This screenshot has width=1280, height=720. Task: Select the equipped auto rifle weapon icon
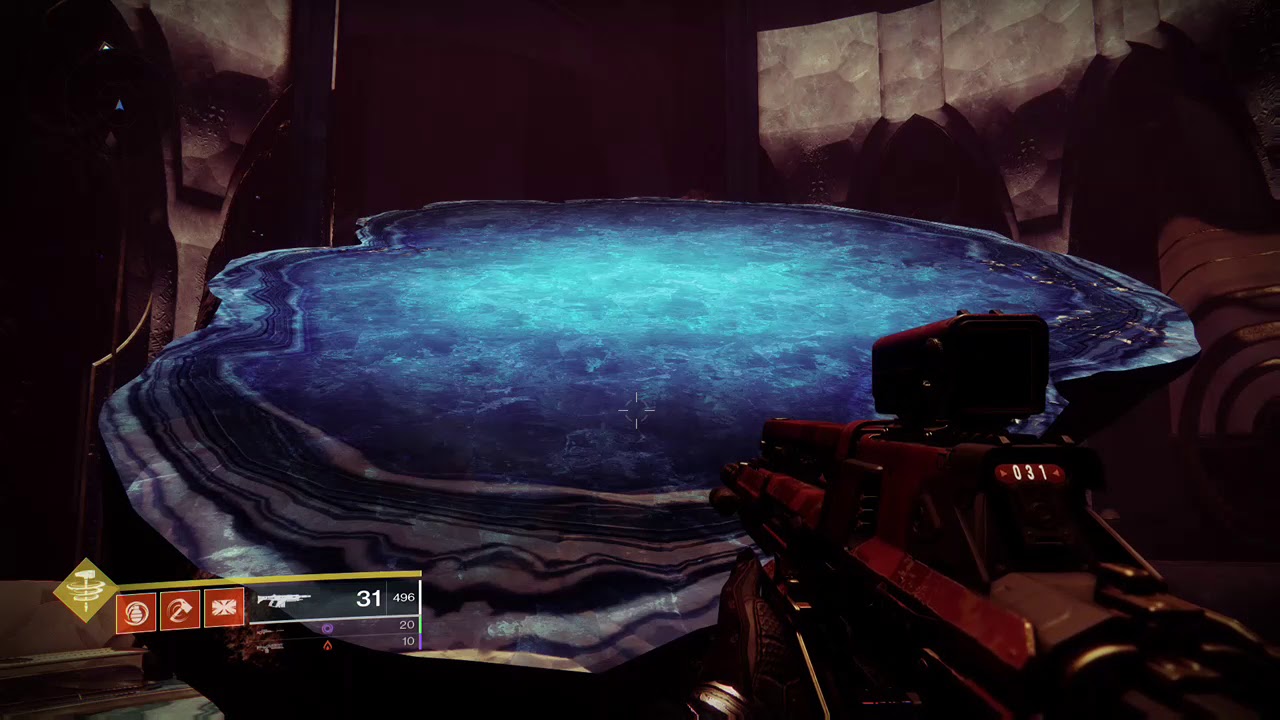(x=284, y=601)
